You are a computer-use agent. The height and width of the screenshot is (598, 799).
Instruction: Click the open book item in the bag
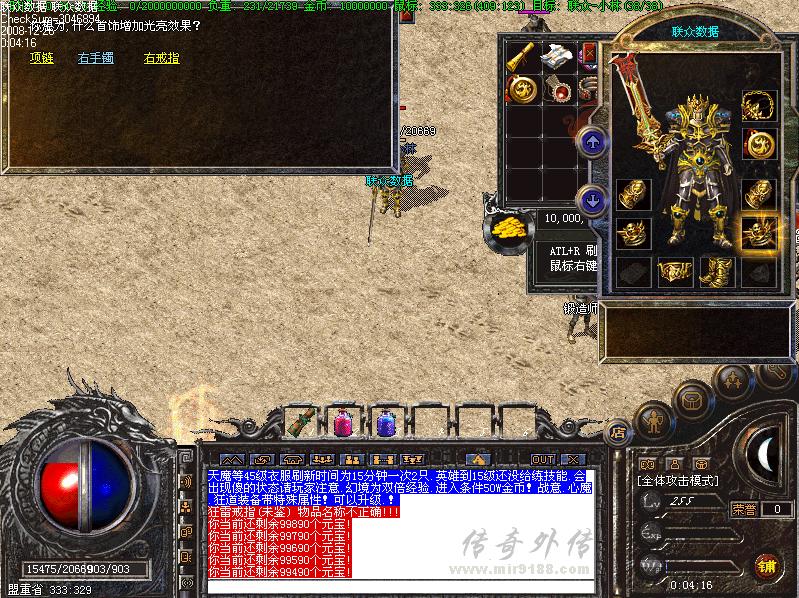(556, 57)
